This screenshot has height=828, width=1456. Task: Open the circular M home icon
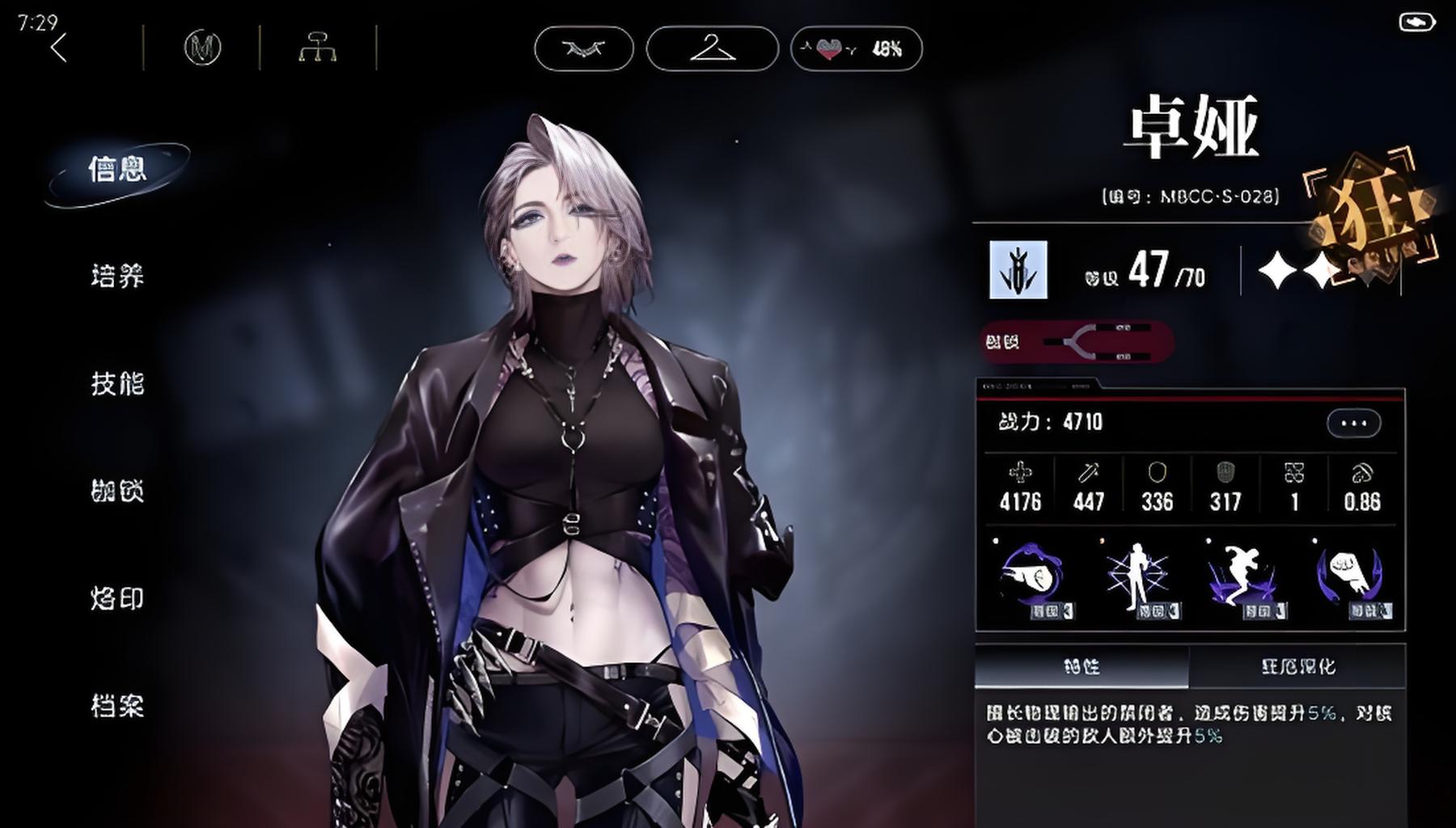[202, 49]
